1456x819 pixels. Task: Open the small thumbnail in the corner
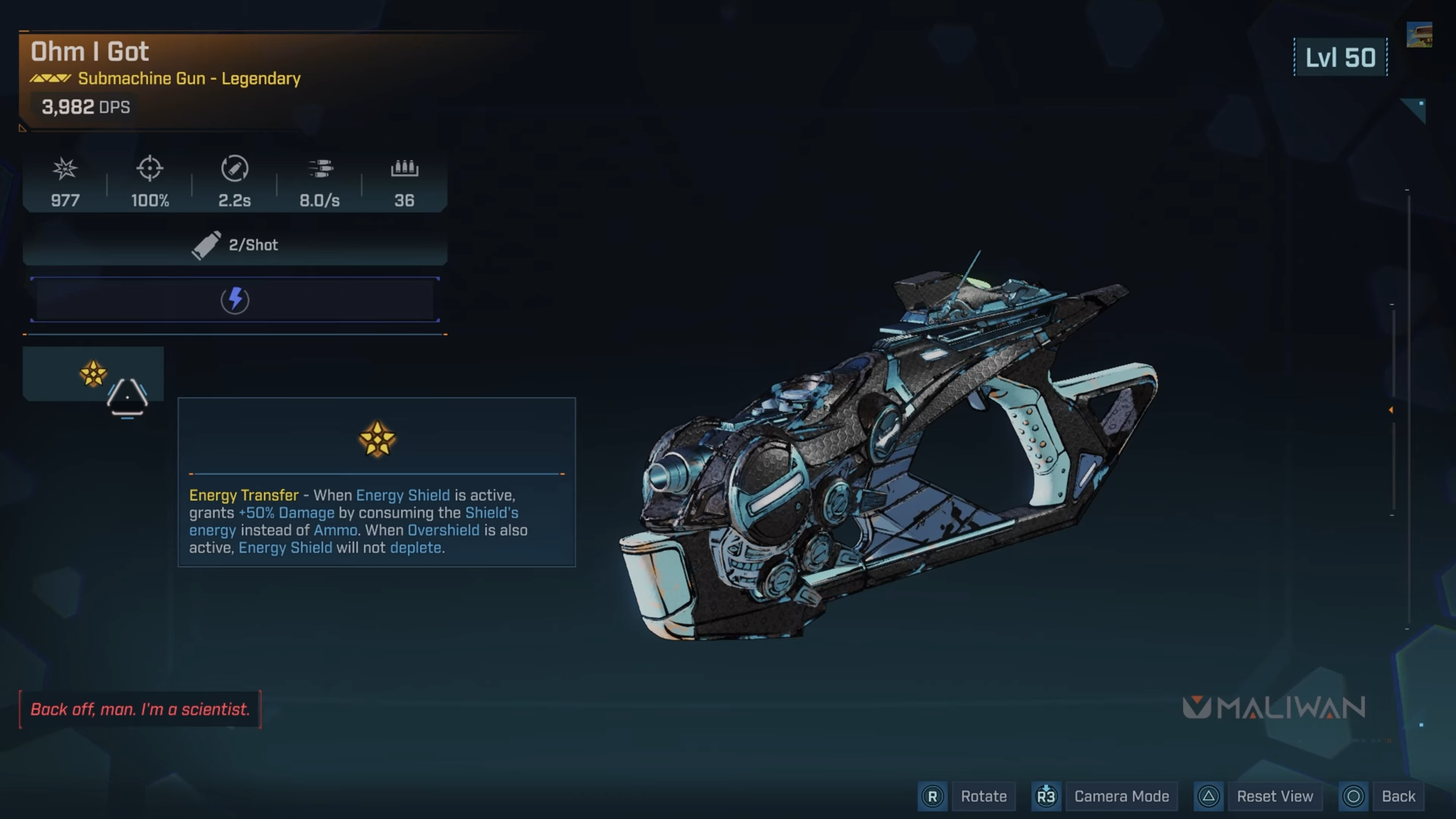coord(1419,35)
